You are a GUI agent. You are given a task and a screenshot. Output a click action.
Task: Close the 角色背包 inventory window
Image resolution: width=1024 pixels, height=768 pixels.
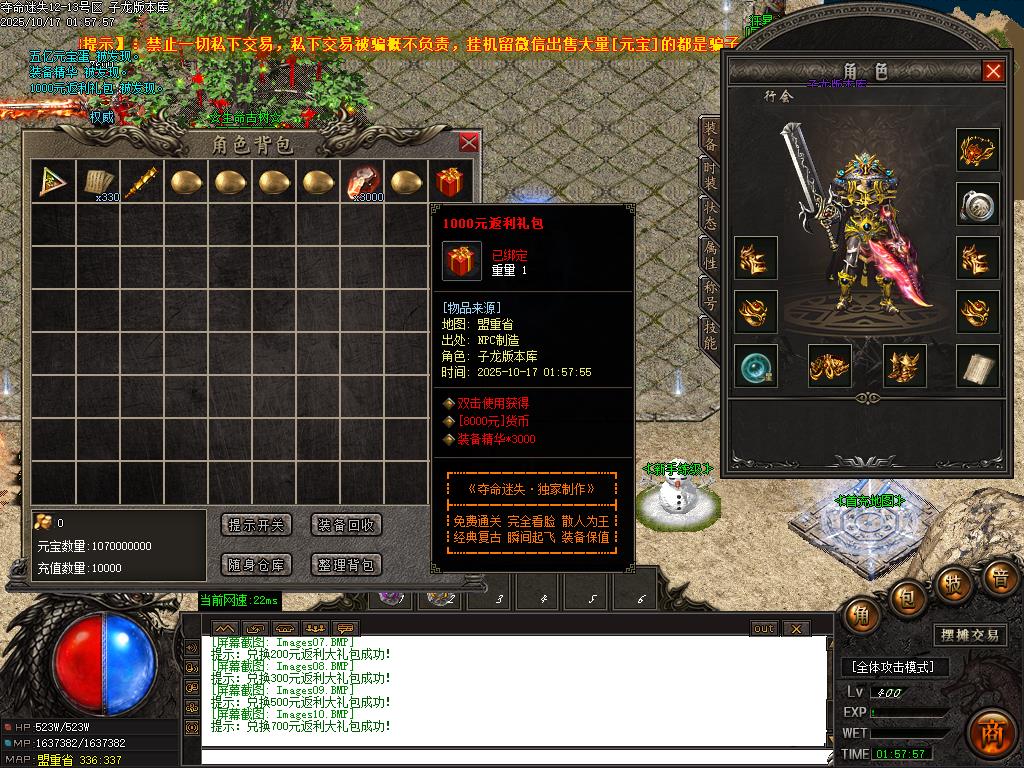468,143
